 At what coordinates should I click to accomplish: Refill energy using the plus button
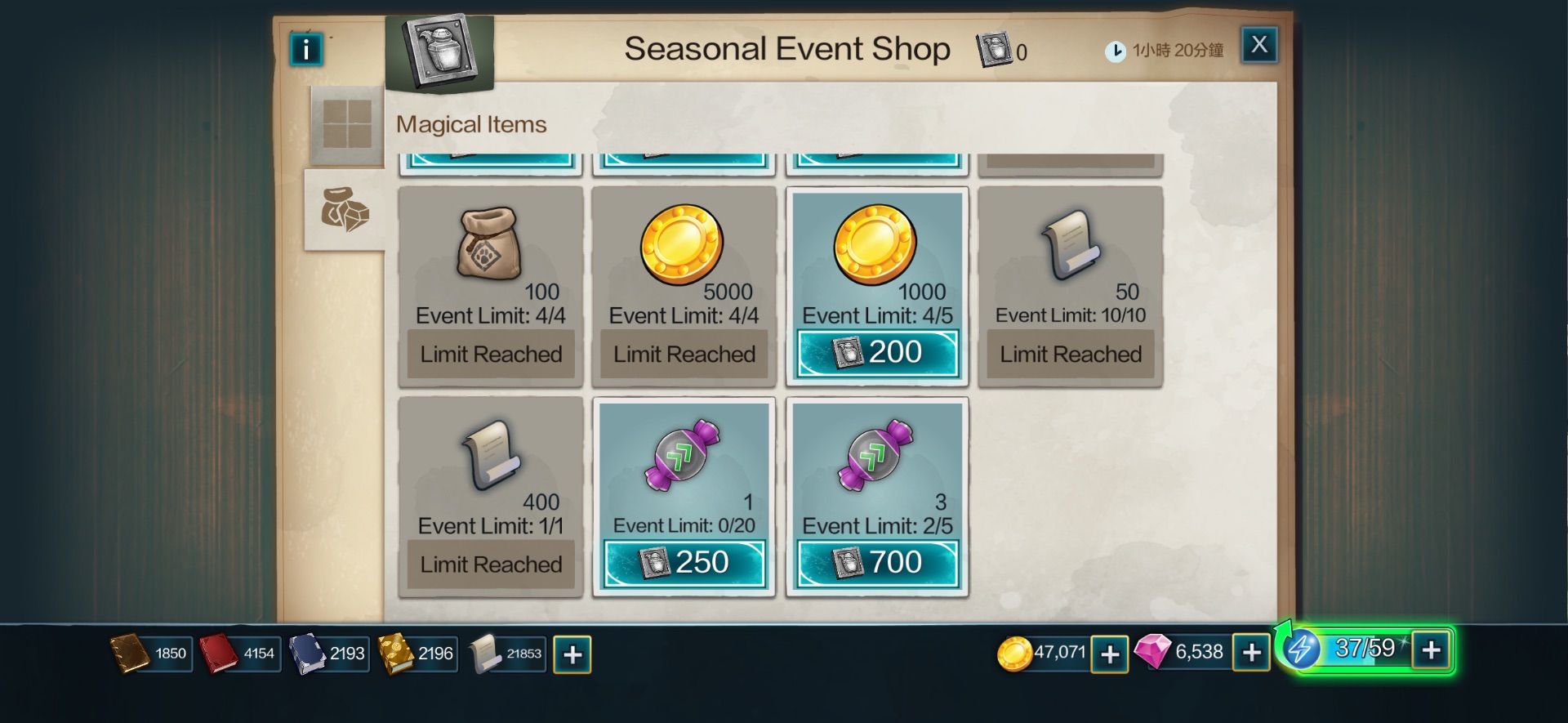tap(1431, 650)
